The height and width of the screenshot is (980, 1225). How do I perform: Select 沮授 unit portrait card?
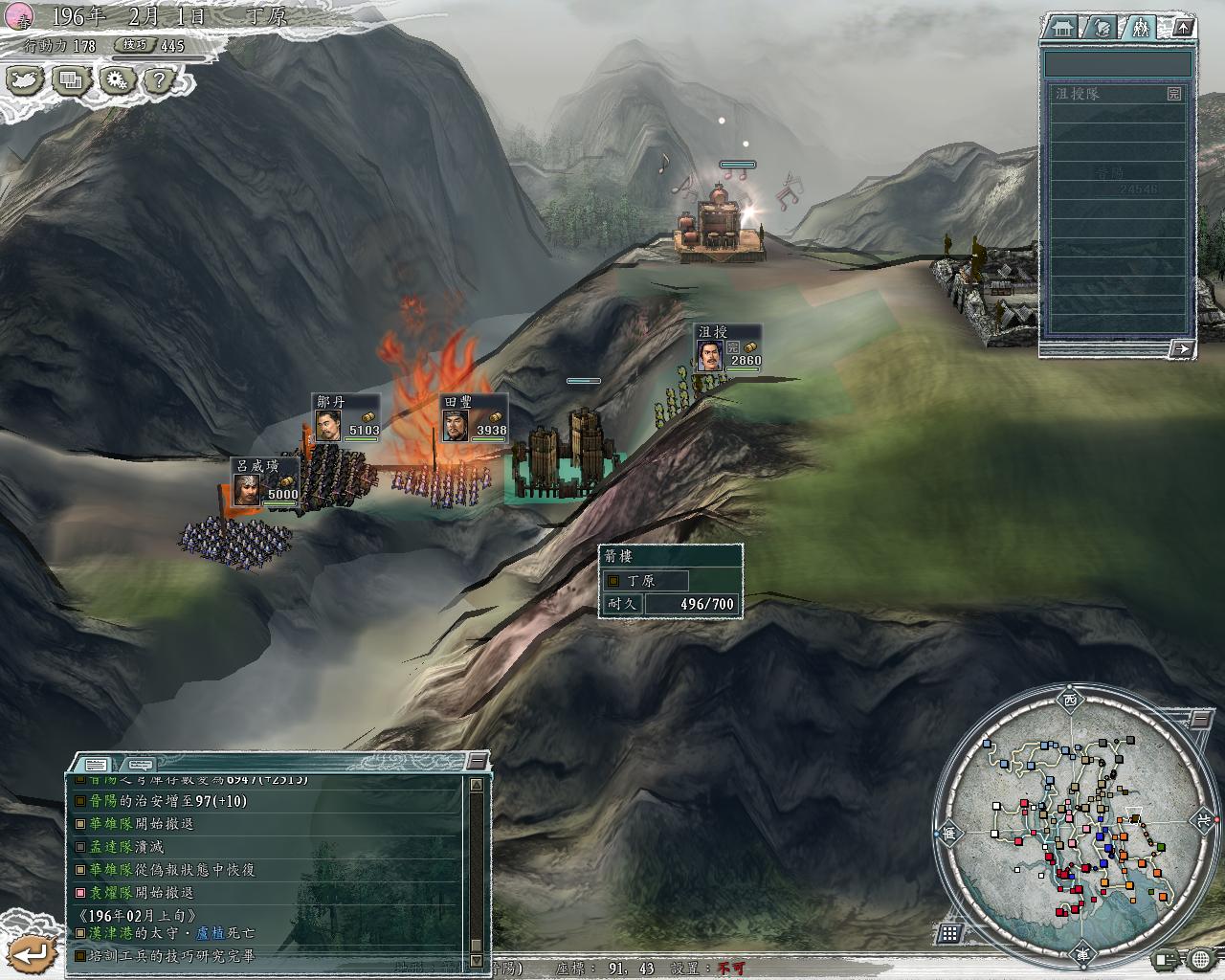tap(728, 347)
